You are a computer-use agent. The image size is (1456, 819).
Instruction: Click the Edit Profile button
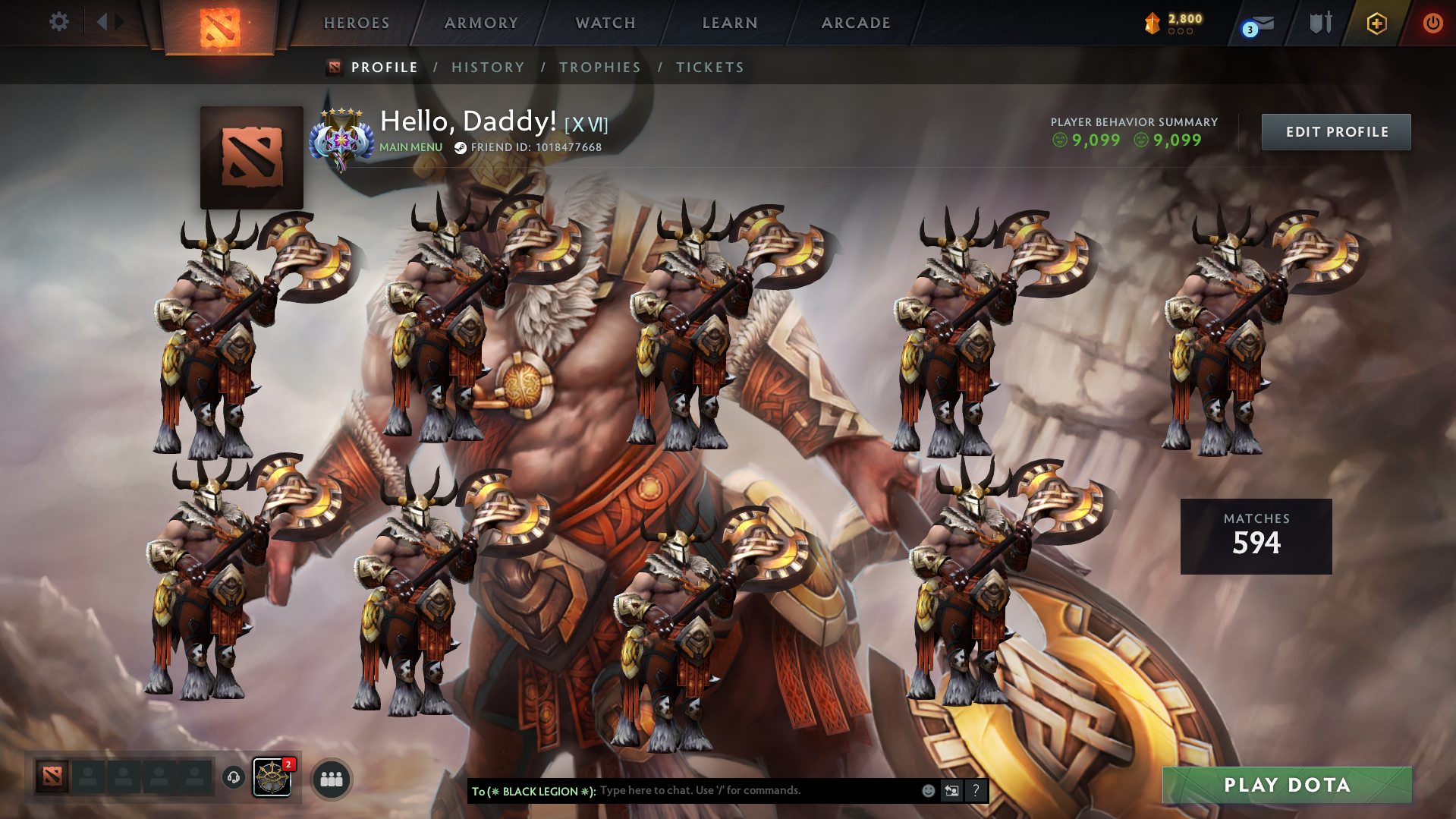click(x=1336, y=132)
